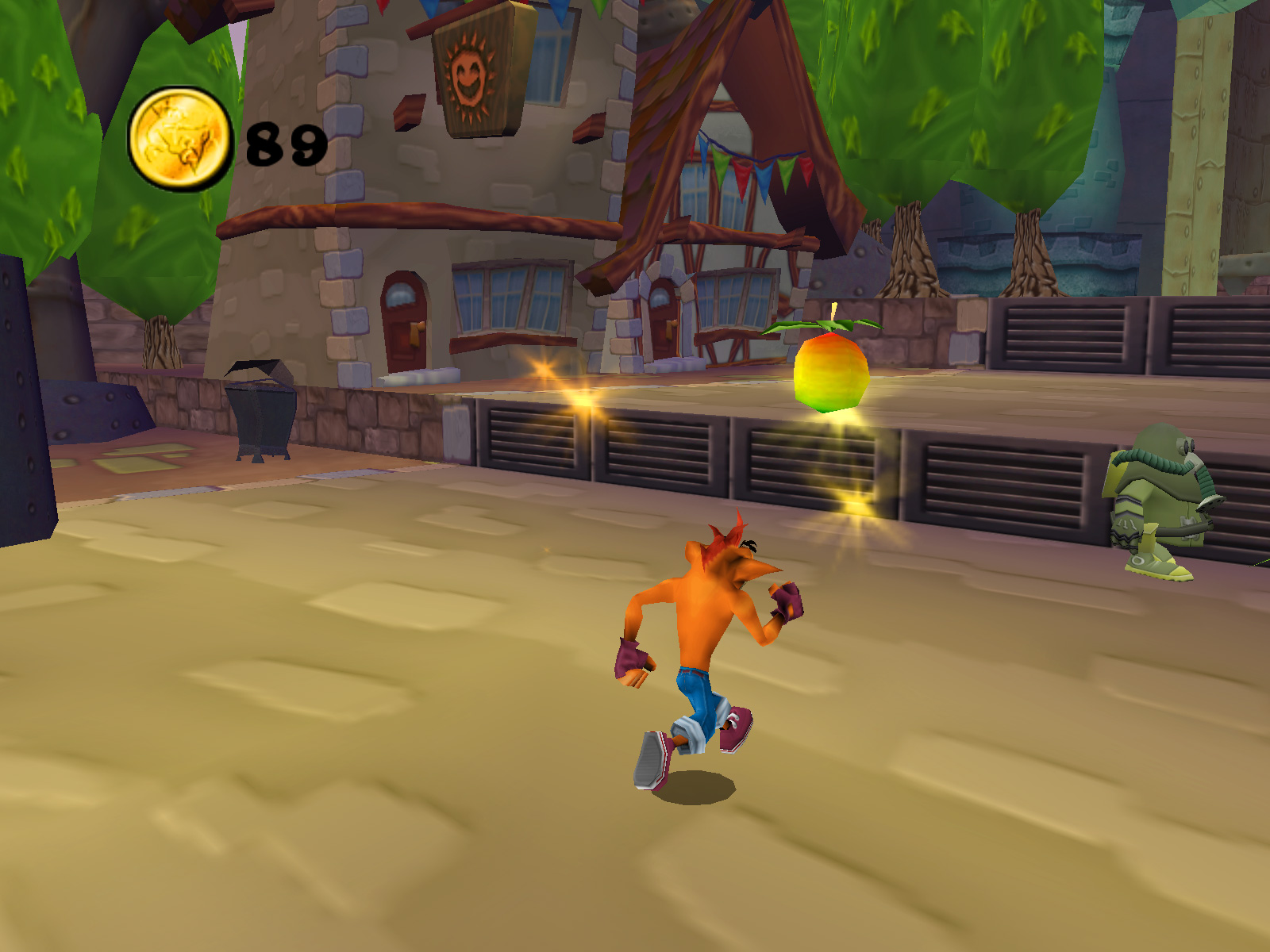Image resolution: width=1270 pixels, height=952 pixels.
Task: Click the dark trash bin beside the tower
Action: tap(258, 413)
